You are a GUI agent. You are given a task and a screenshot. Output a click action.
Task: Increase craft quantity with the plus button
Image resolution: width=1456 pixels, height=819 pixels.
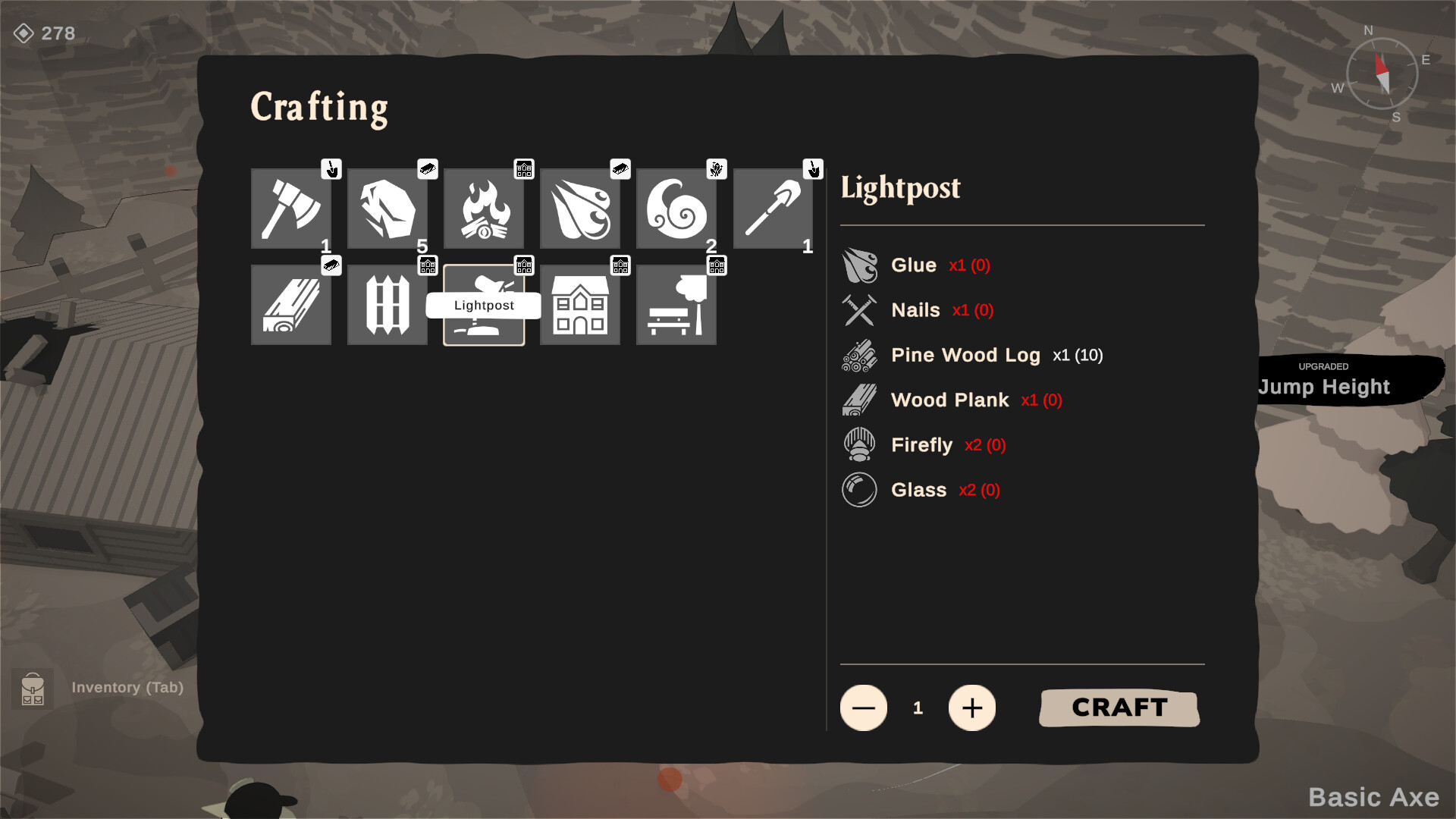click(x=973, y=708)
